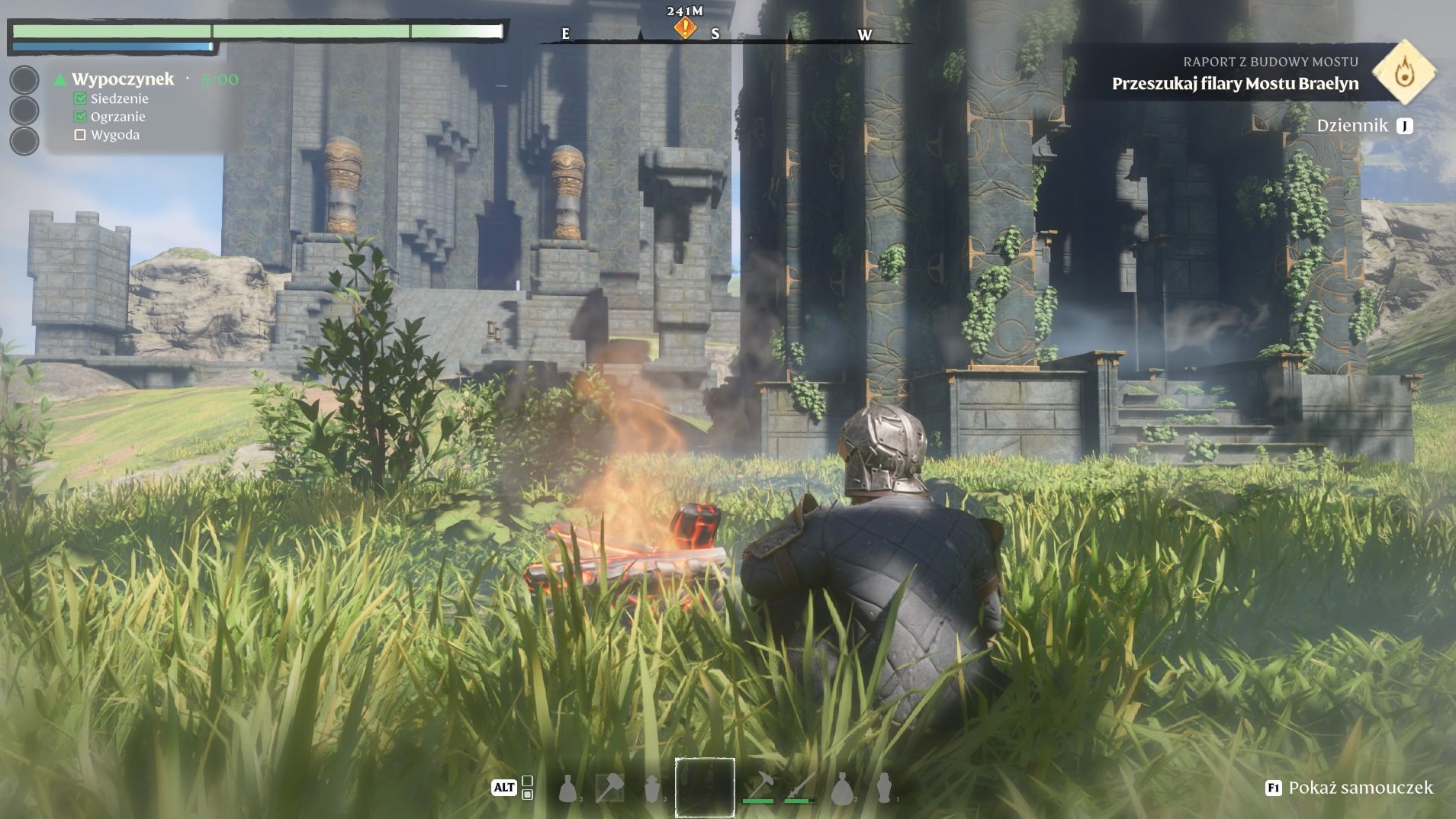The width and height of the screenshot is (1456, 819).
Task: Use the narrow-neck flask left of the hammer
Action: (x=567, y=788)
